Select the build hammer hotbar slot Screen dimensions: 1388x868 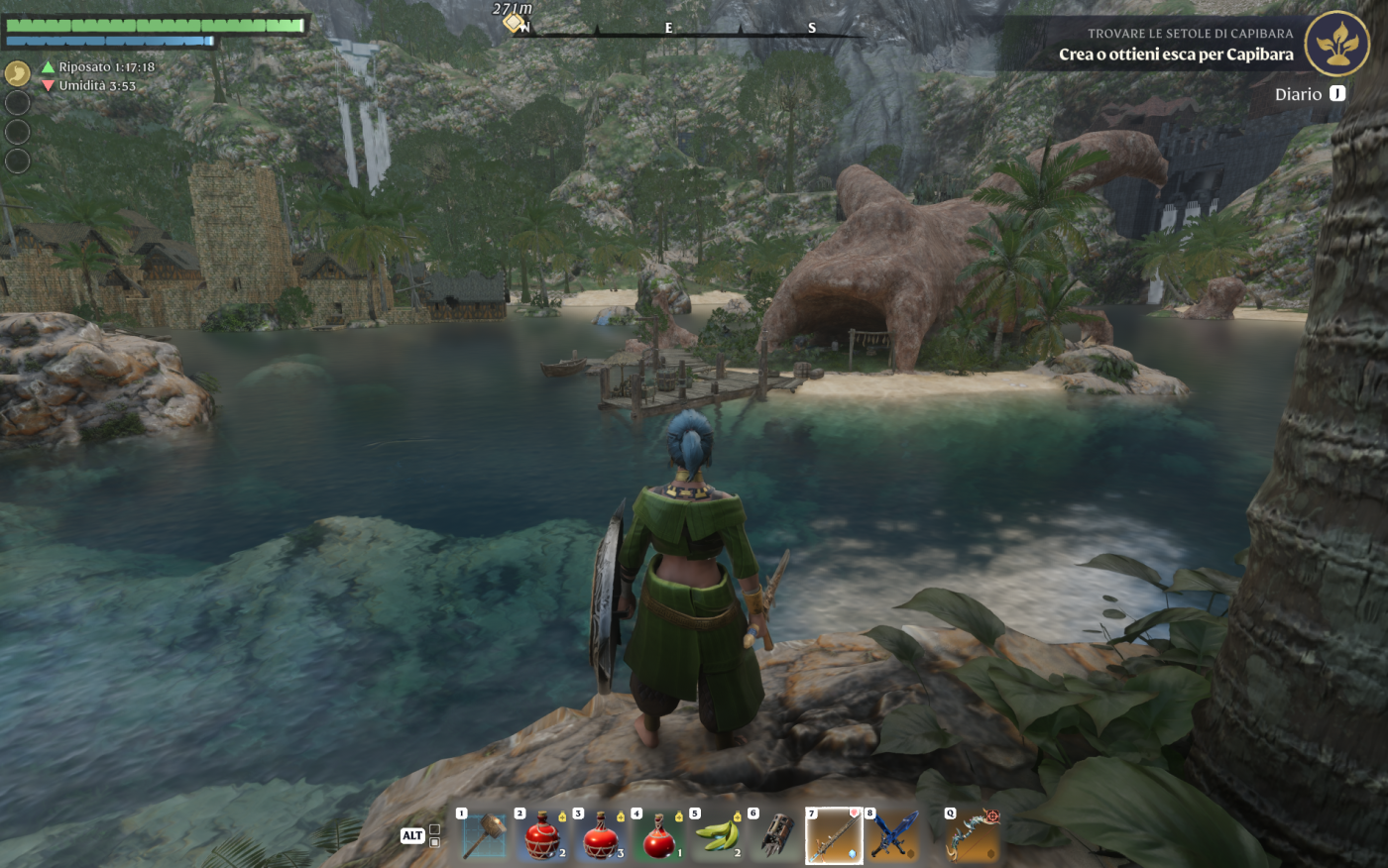tap(485, 836)
